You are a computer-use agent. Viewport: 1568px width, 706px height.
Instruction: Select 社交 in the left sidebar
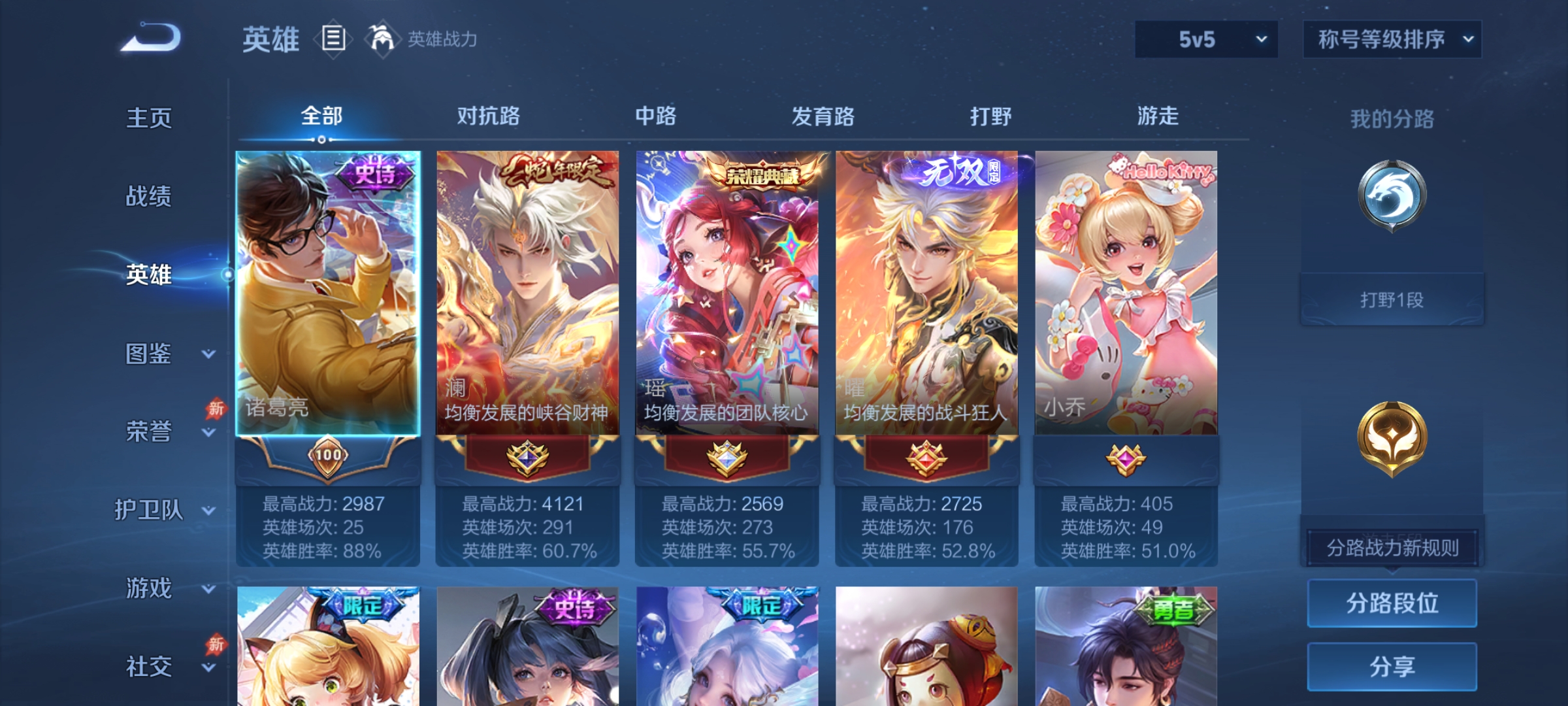click(149, 667)
